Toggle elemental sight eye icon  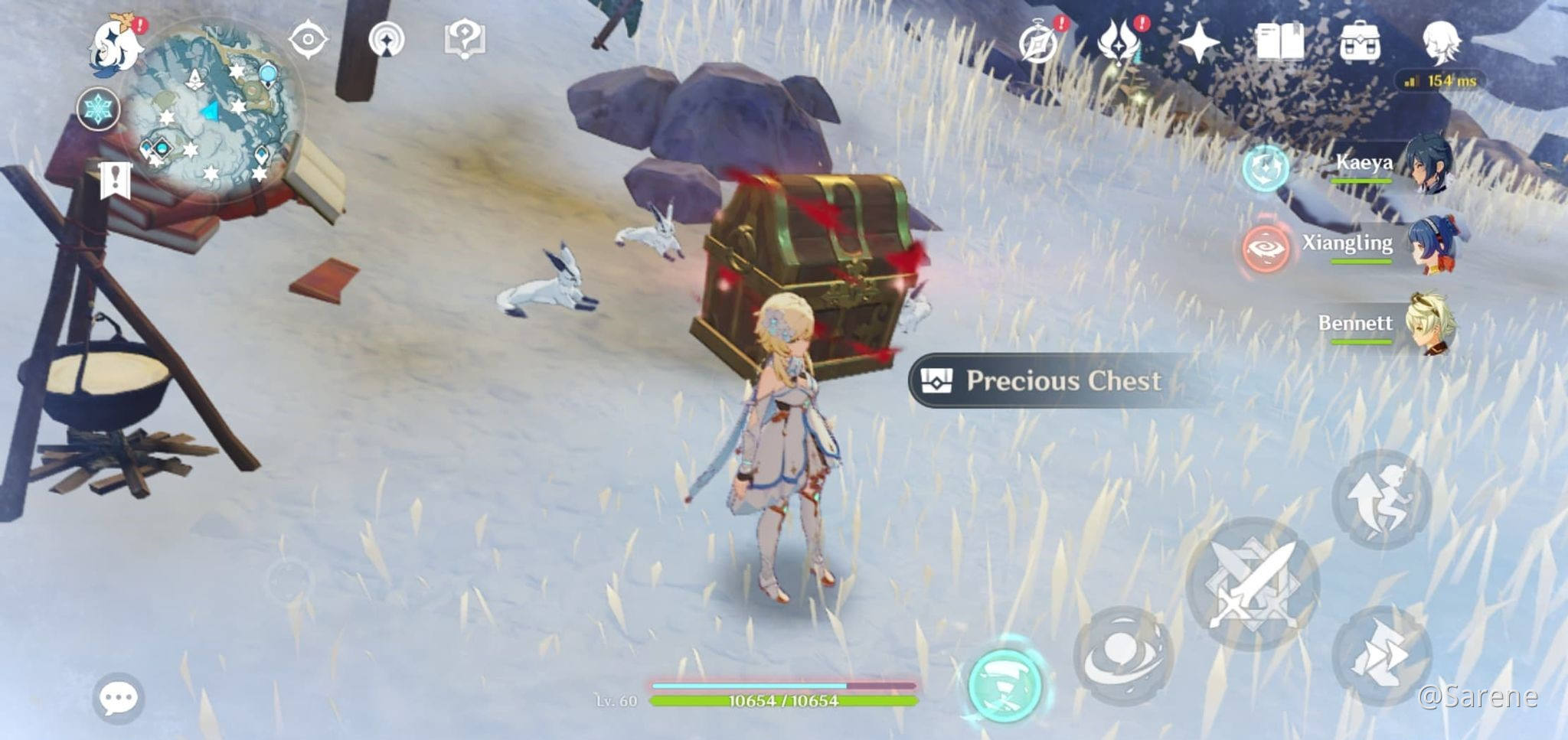pyautogui.click(x=308, y=40)
